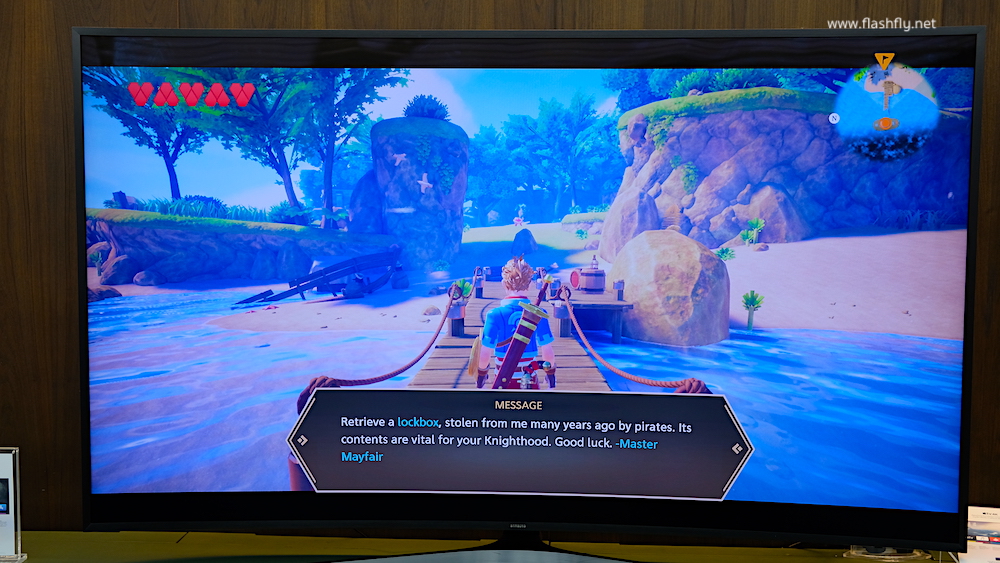Click the Master Mayfair message box
Screen dimensions: 1000x563
pyautogui.click(x=520, y=438)
